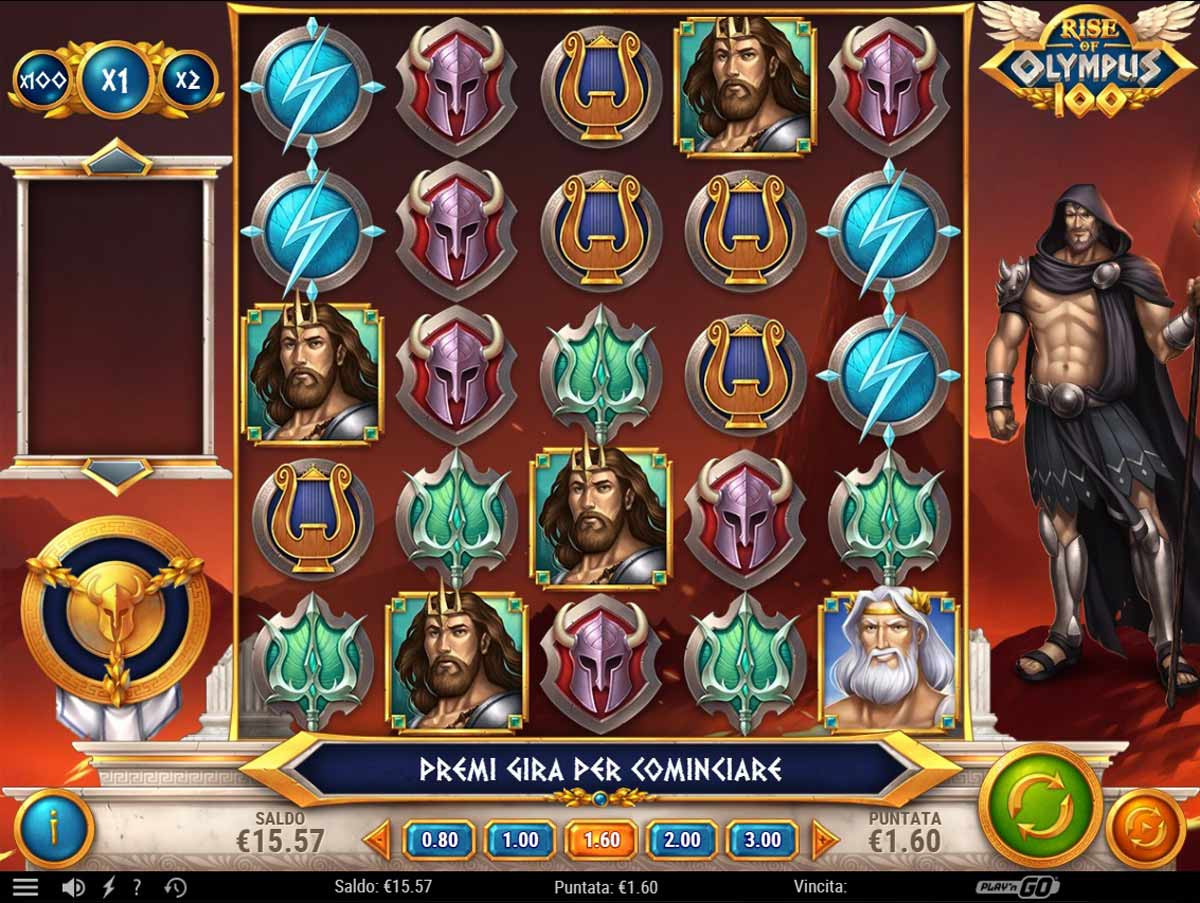Screen dimensions: 1200x903
Task: Click the right arrow to raise bet
Action: 824,840
